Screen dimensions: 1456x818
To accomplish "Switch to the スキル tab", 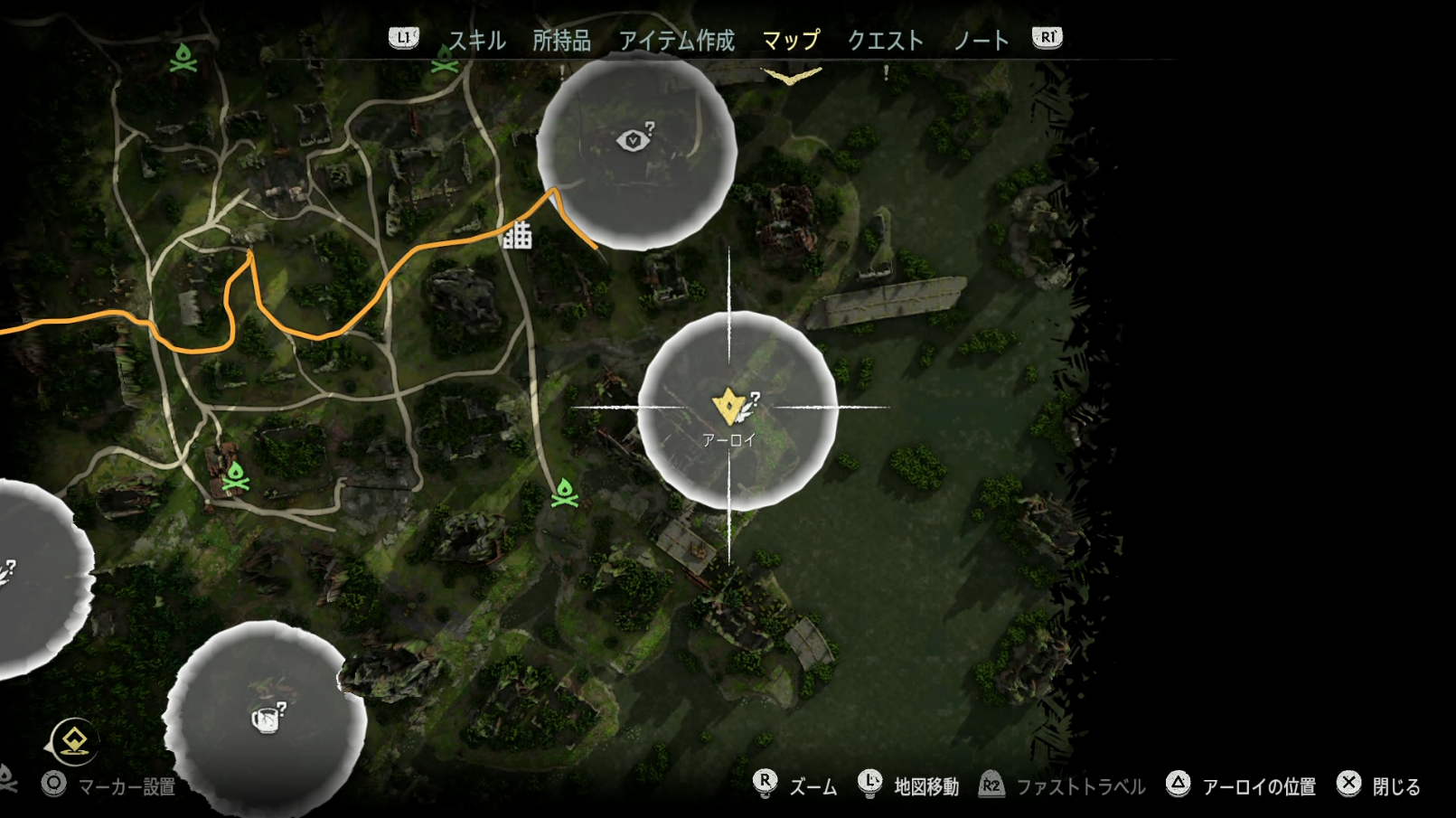I will 476,40.
